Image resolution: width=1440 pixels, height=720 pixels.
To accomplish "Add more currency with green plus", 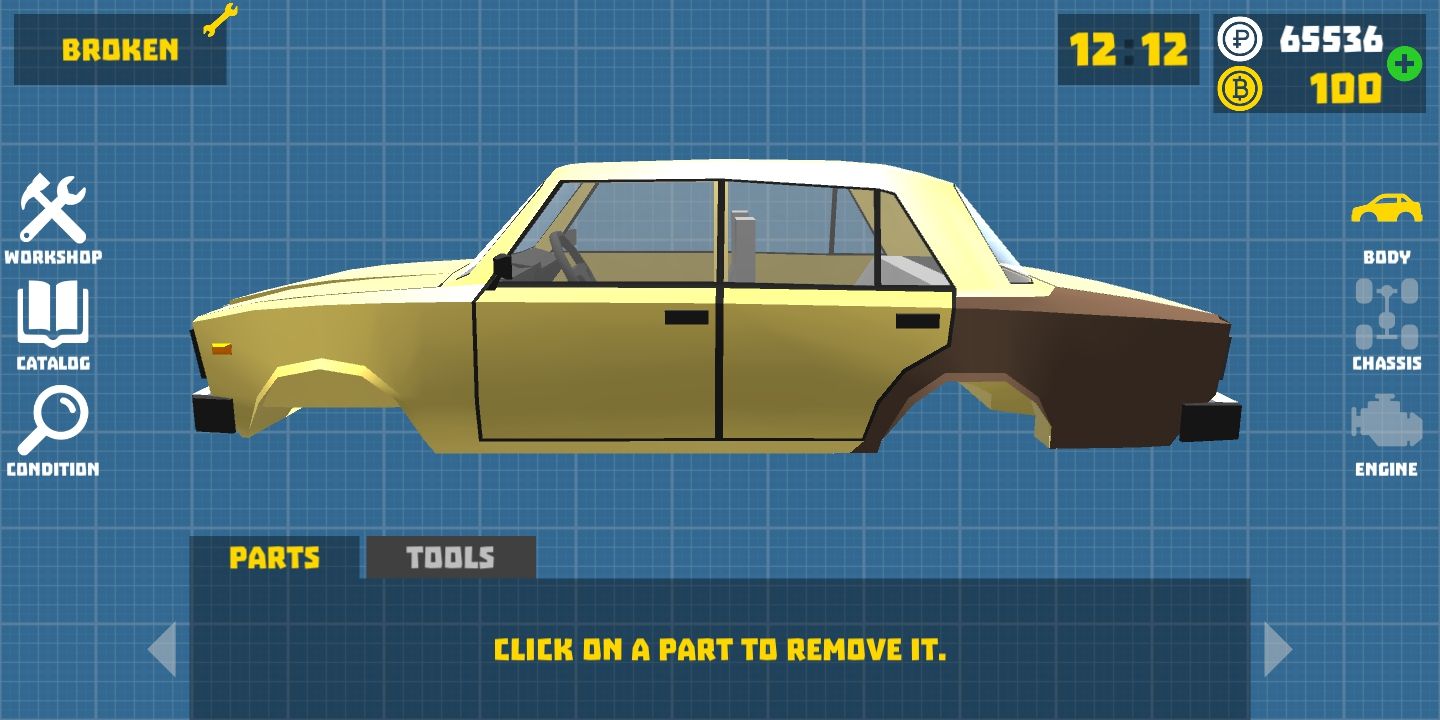I will click(1404, 65).
